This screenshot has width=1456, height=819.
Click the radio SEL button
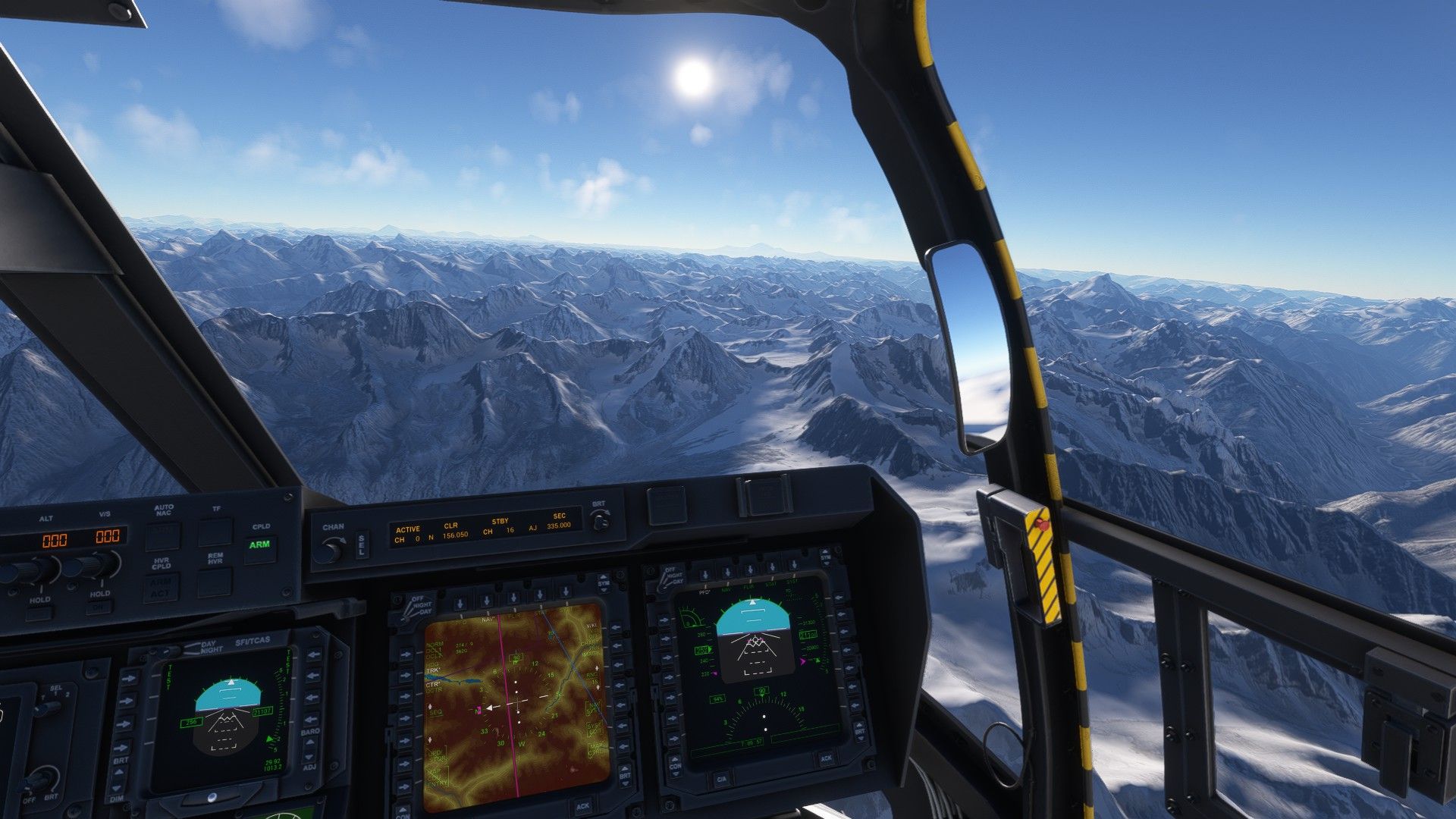pos(362,544)
